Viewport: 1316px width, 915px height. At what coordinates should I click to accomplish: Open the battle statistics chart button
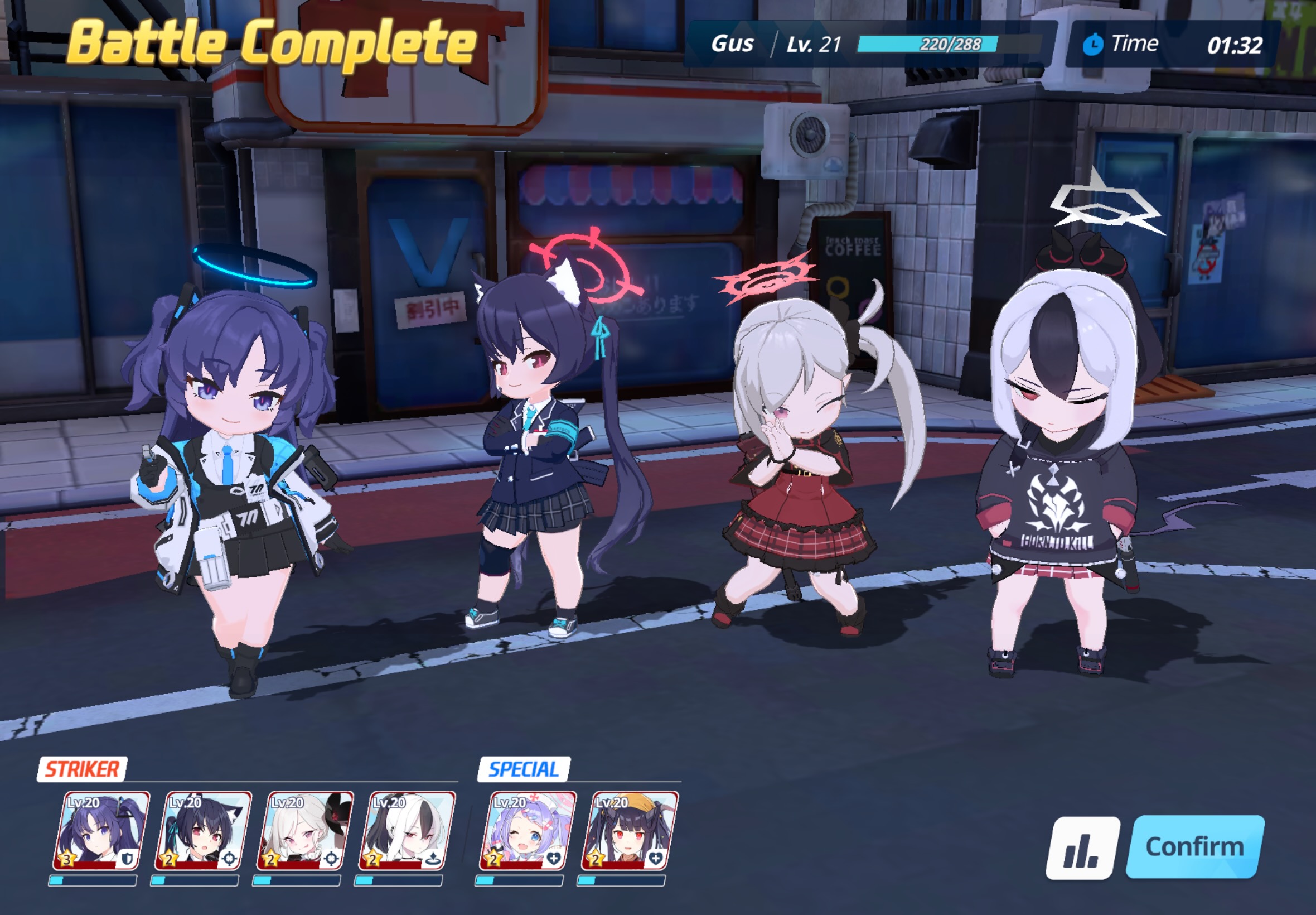[x=1082, y=847]
